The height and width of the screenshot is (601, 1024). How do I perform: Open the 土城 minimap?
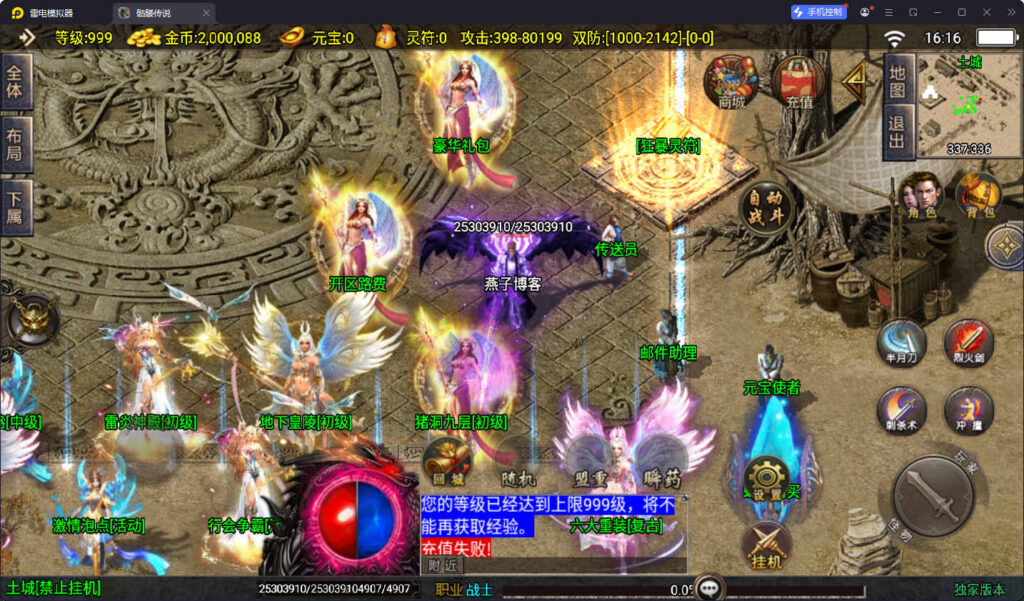coord(955,105)
